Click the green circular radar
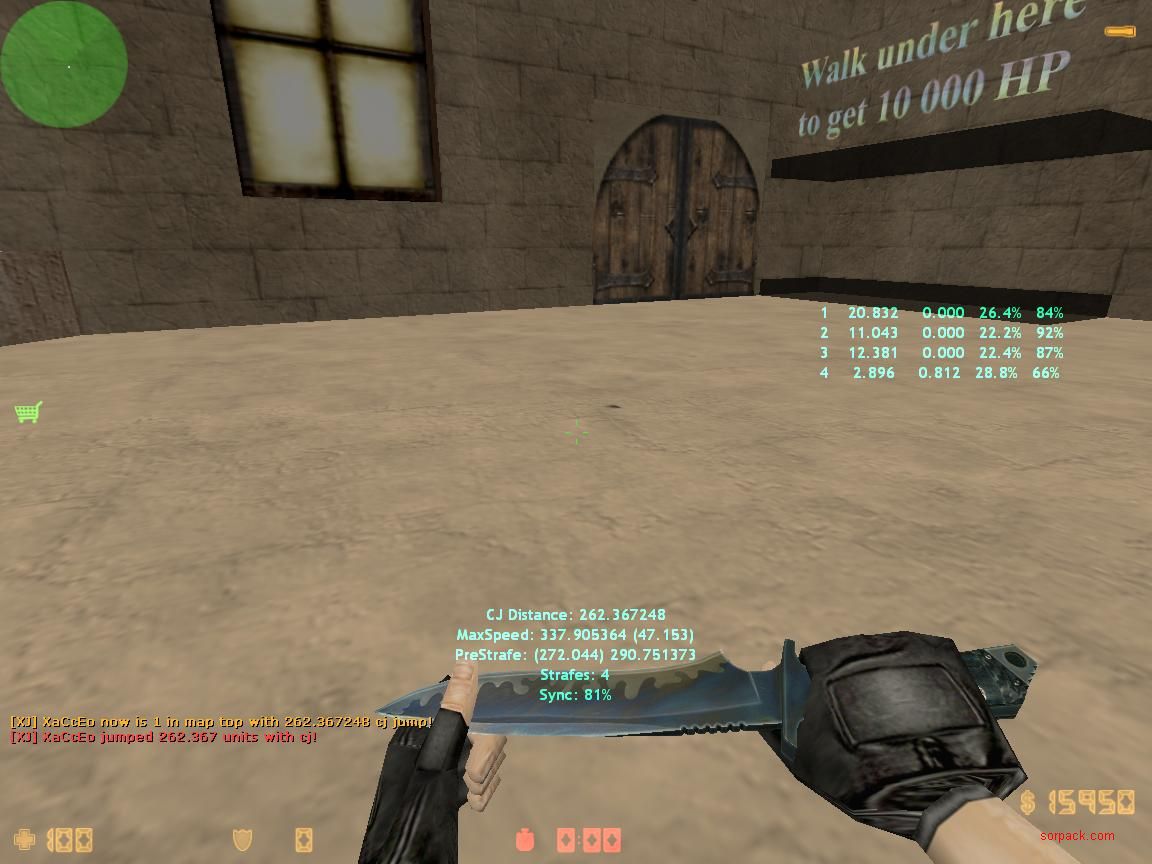Screen dimensions: 1152x864 tap(64, 64)
